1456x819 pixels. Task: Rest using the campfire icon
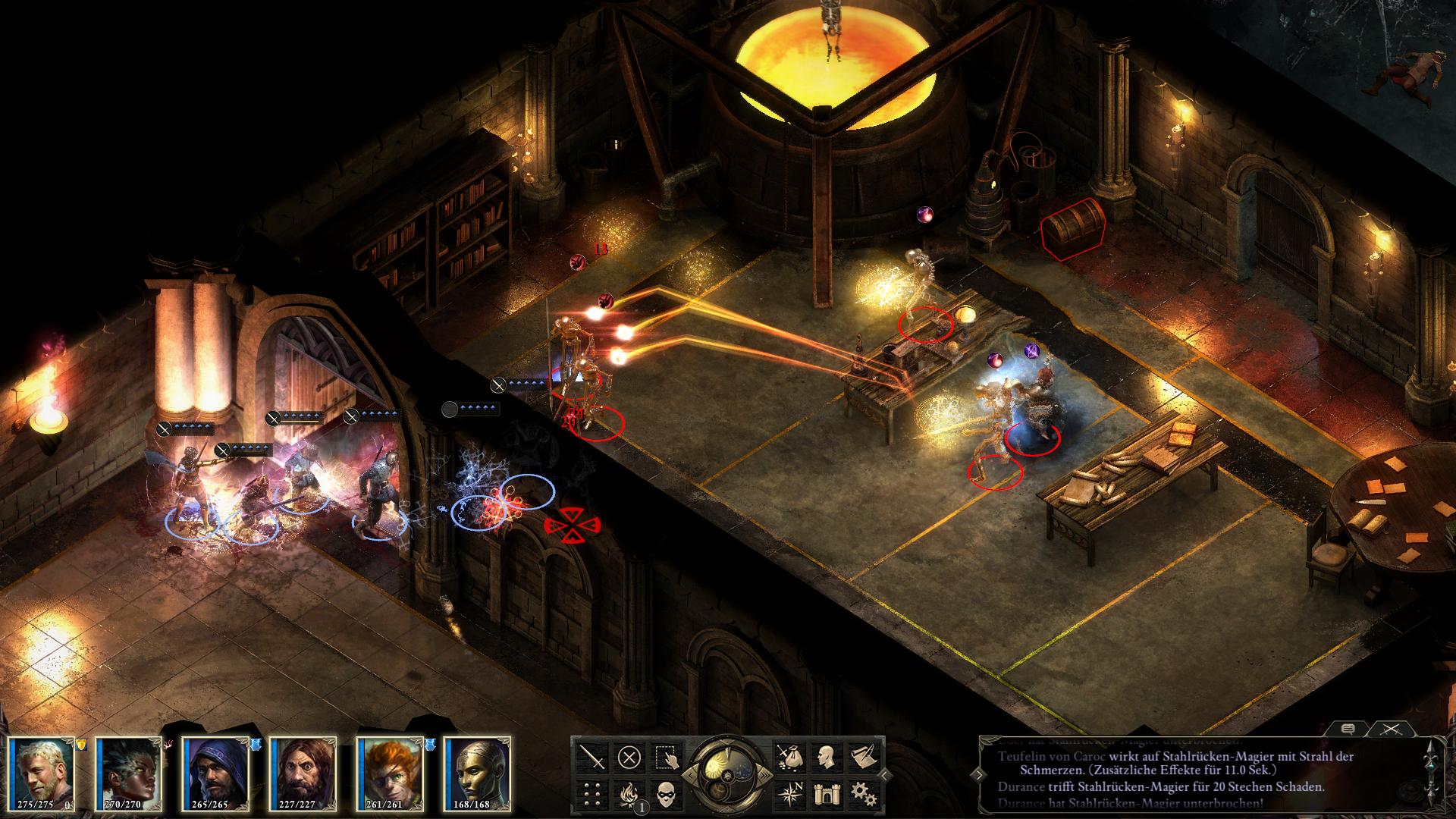pos(629,794)
